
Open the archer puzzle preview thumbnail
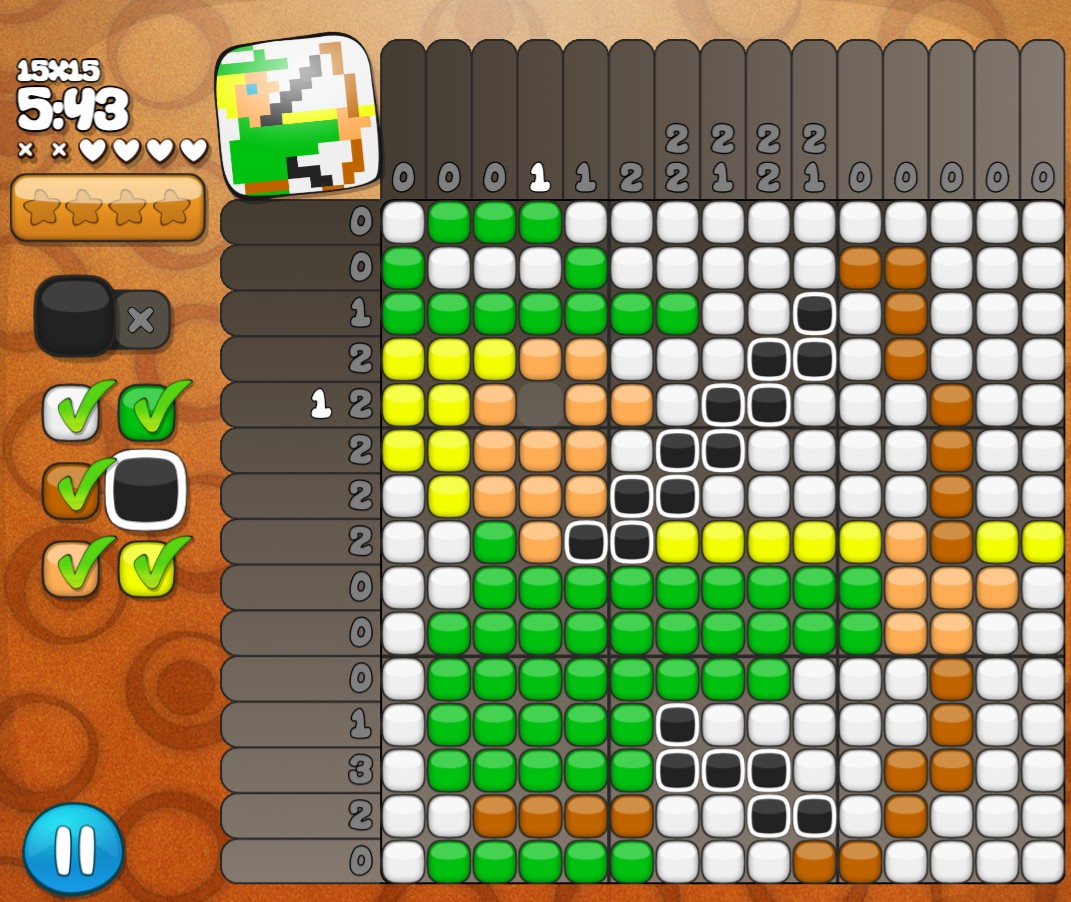click(297, 117)
